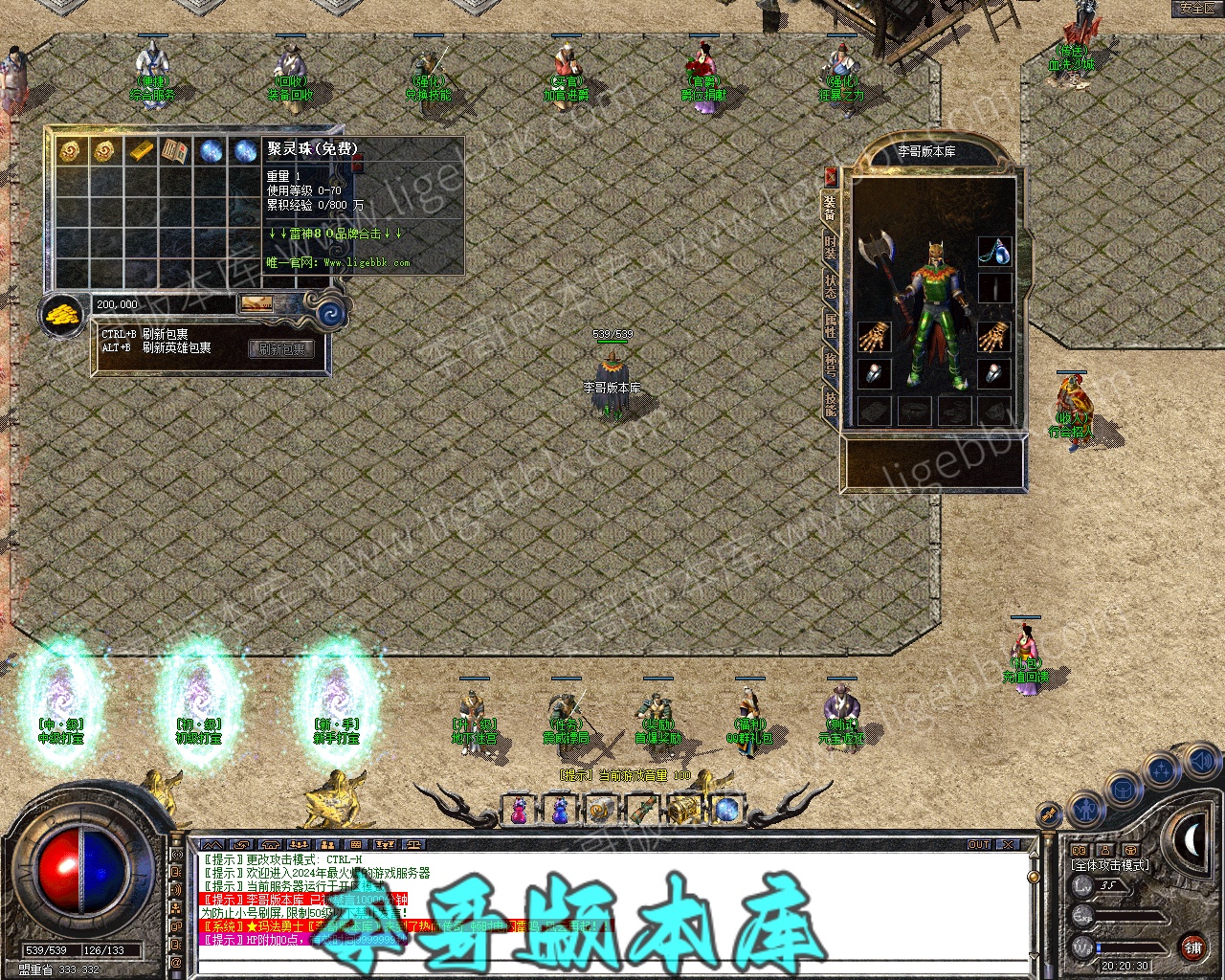Show the 属性 attributes tab
This screenshot has height=980, width=1225.
[830, 325]
